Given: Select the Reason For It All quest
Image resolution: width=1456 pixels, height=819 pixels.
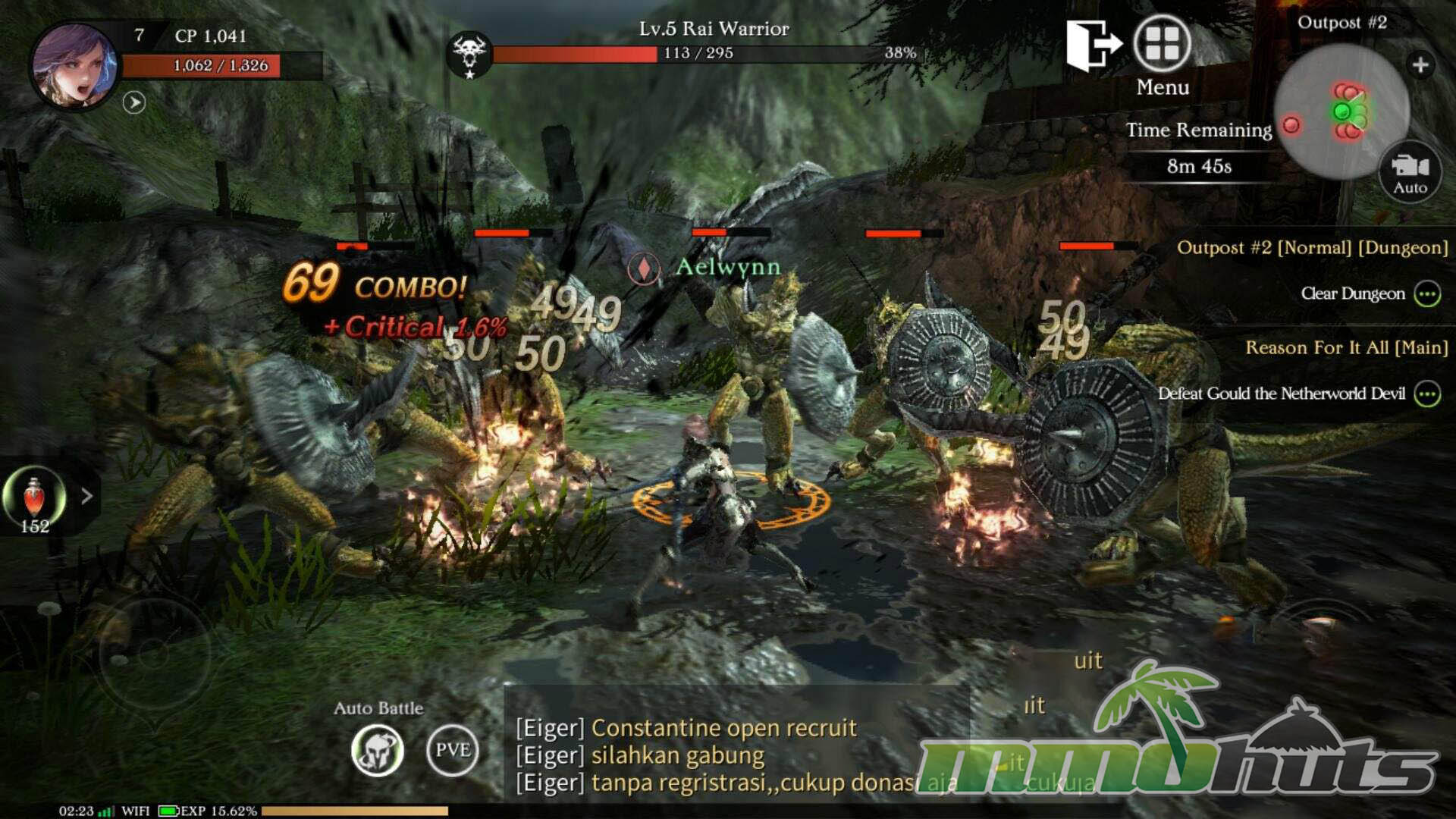Looking at the screenshot, I should pyautogui.click(x=1346, y=347).
